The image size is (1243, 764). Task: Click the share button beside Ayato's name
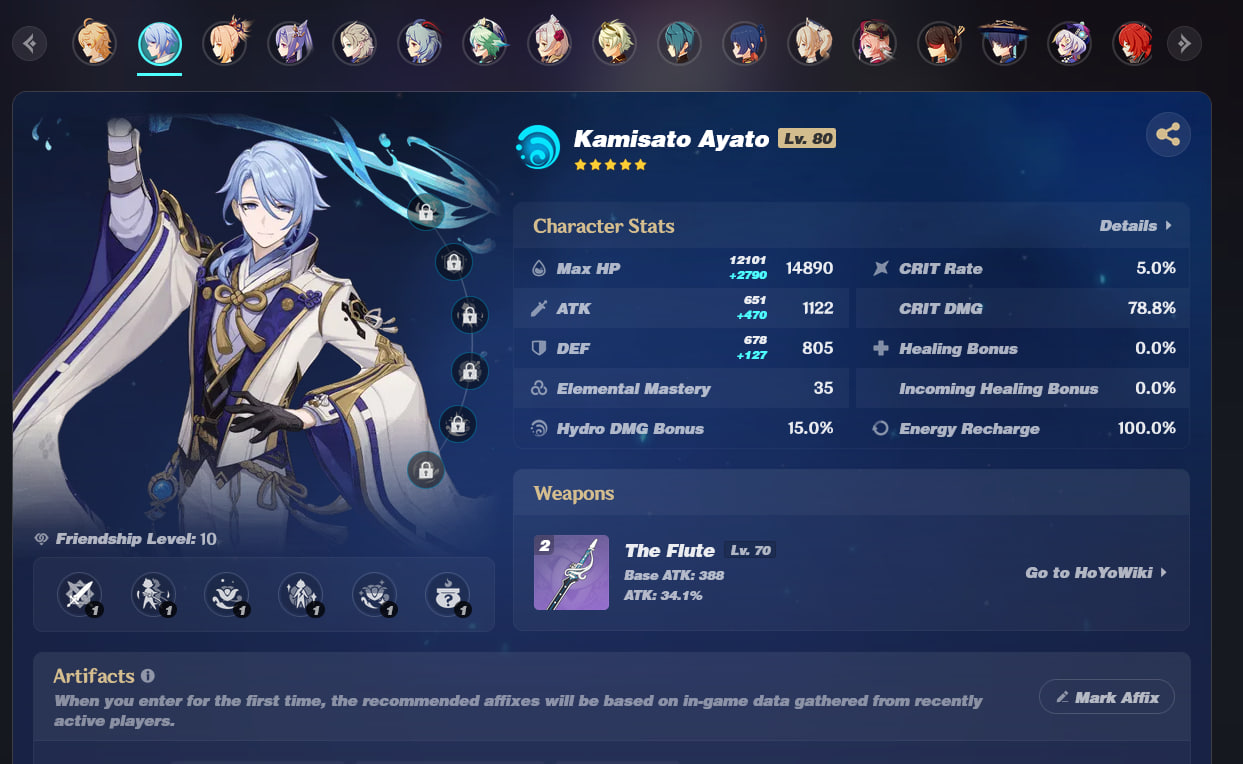[x=1167, y=134]
